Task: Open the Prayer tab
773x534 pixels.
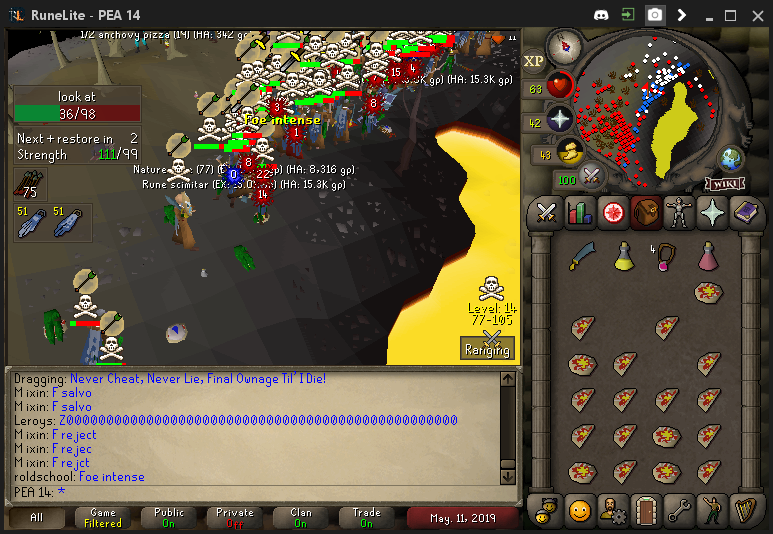Action: point(712,212)
